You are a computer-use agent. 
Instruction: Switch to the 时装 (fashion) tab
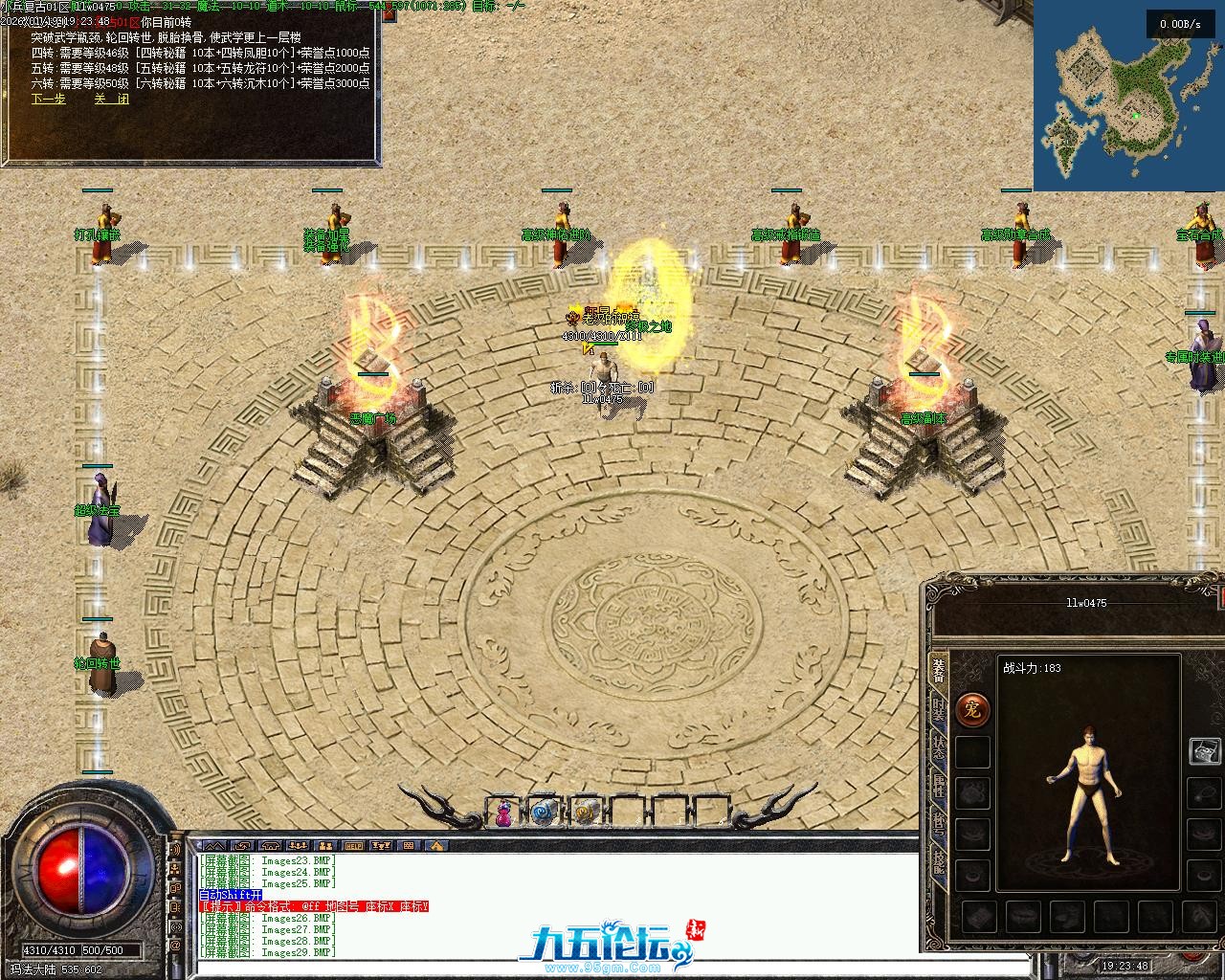pos(939,710)
